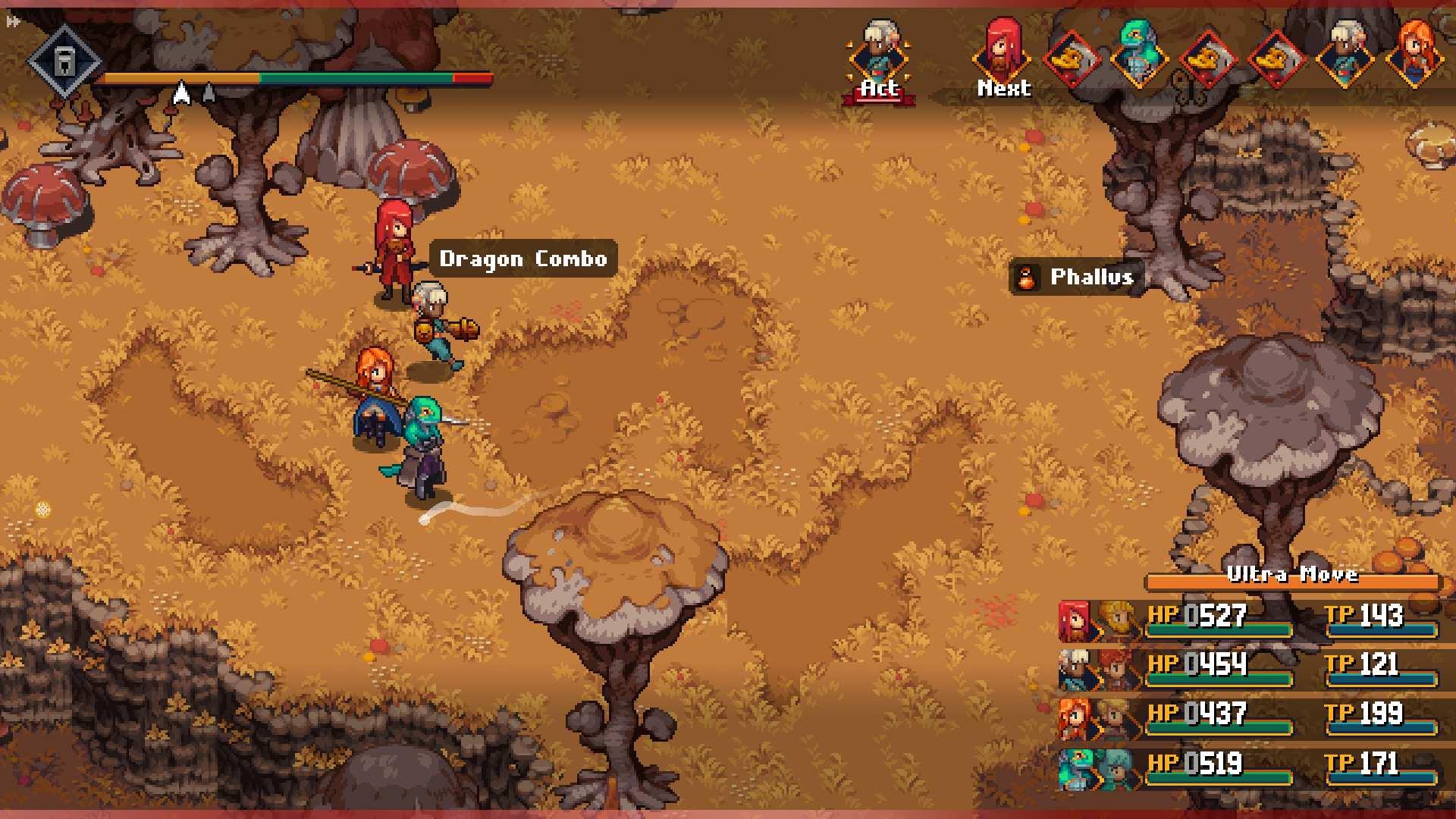The width and height of the screenshot is (1456, 819).
Task: Select the acting character's 'Act' portrait
Action: pos(879,59)
